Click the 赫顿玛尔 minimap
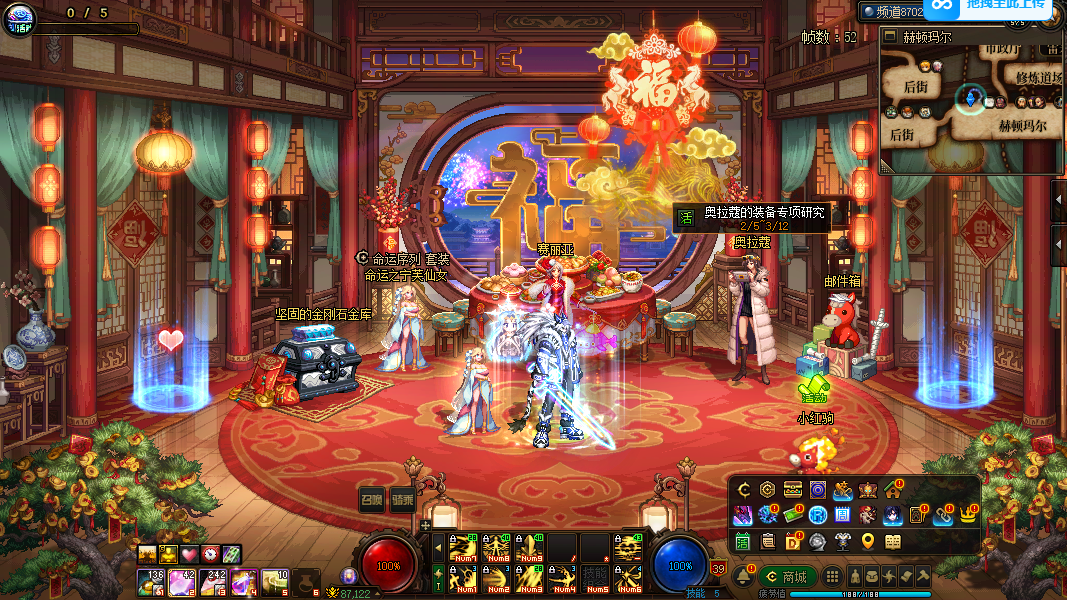Image resolution: width=1067 pixels, height=600 pixels. pos(970,100)
